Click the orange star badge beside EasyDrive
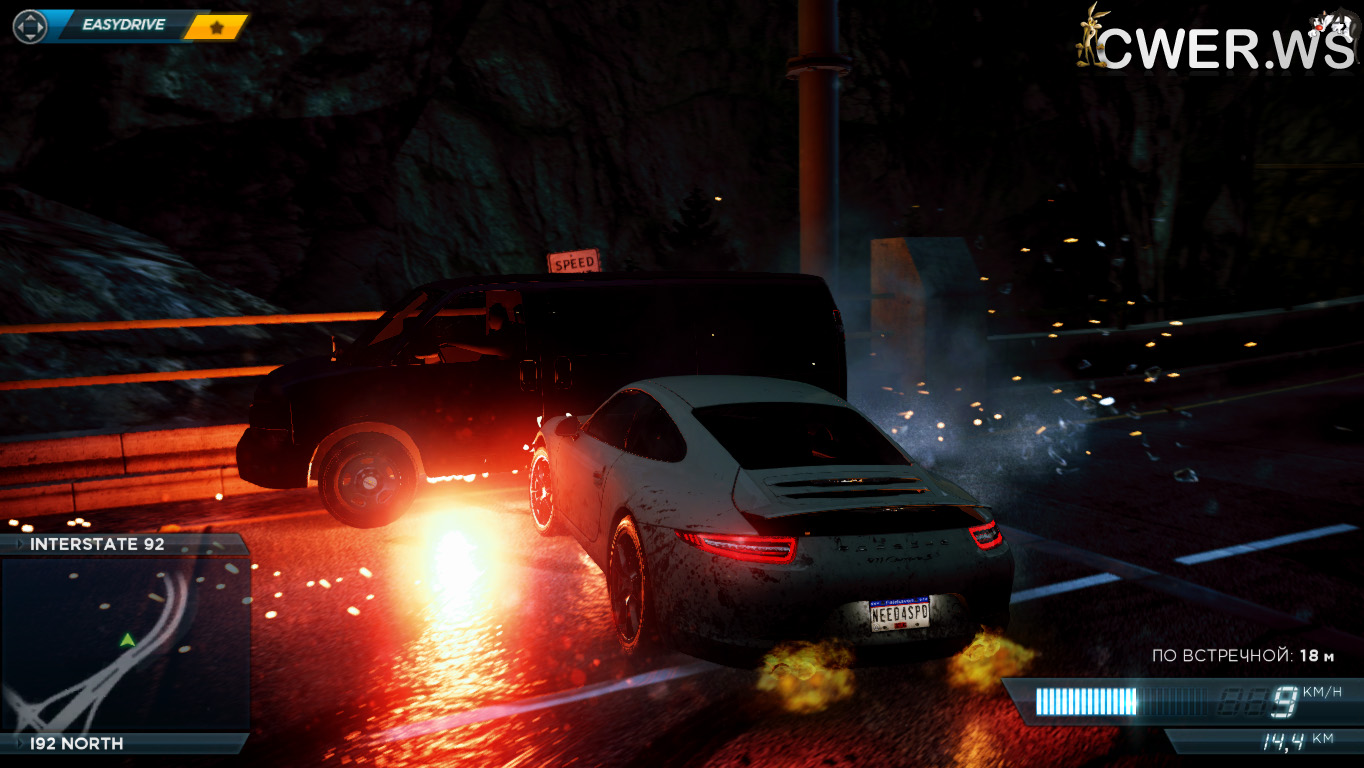 coord(216,27)
